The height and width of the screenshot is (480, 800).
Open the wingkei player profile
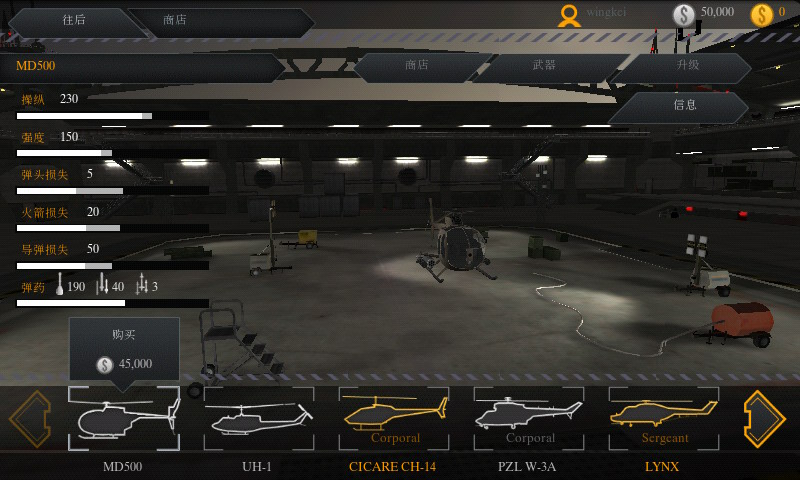pyautogui.click(x=569, y=14)
